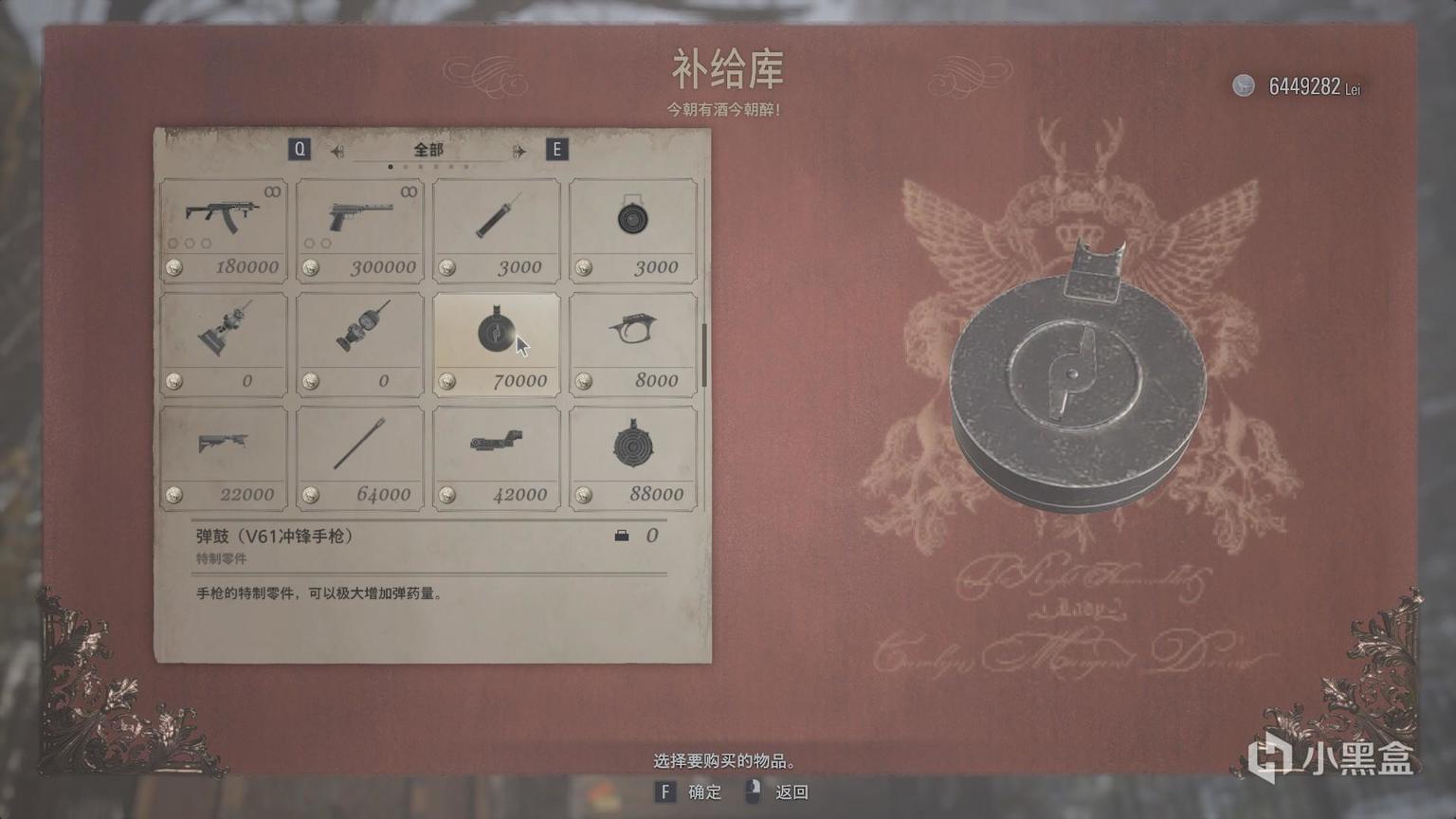Click the right arrow to view next category
Viewport: 1456px width, 819px height.
click(515, 150)
